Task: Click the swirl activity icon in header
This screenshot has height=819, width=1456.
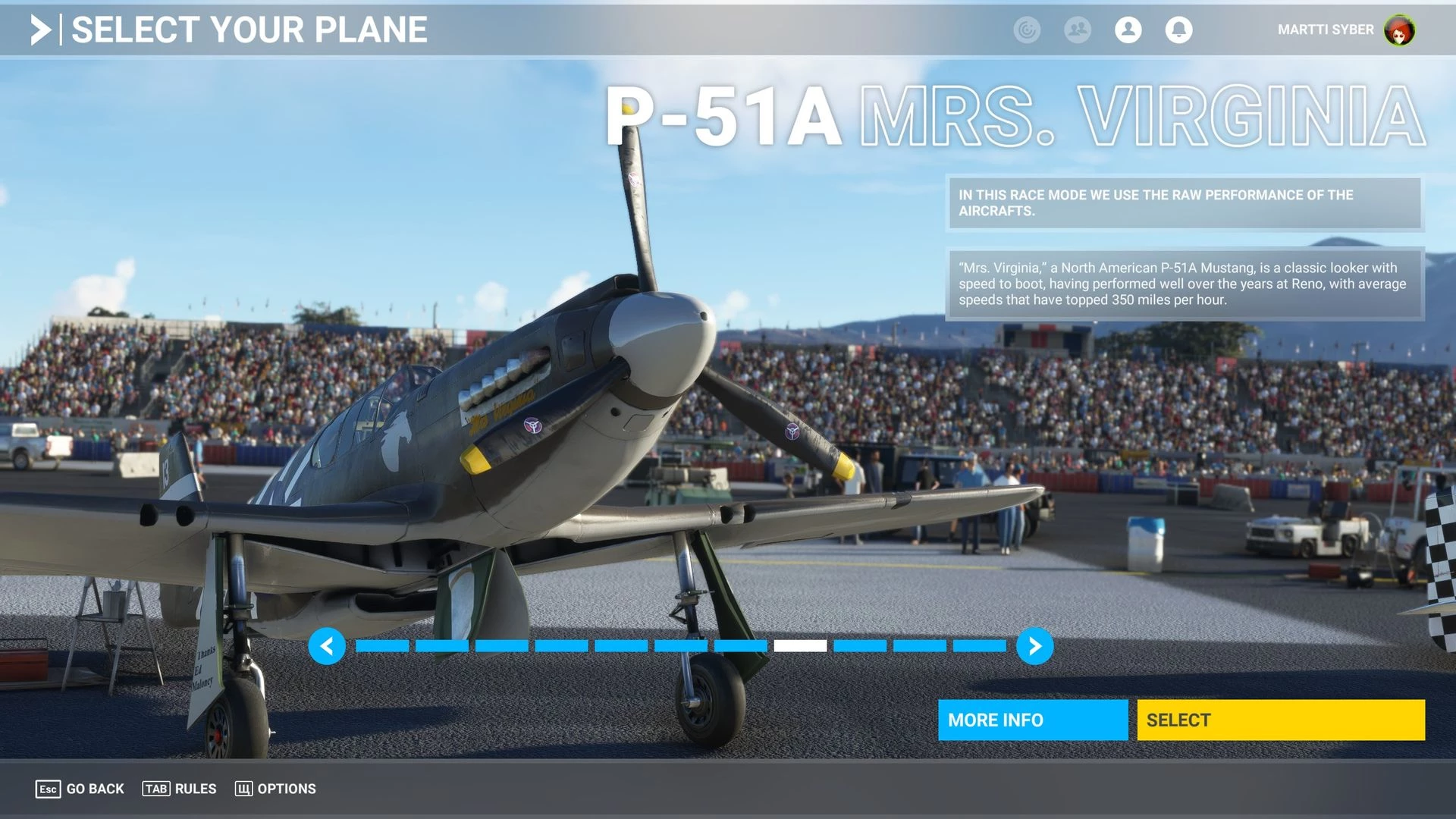Action: pyautogui.click(x=1027, y=30)
